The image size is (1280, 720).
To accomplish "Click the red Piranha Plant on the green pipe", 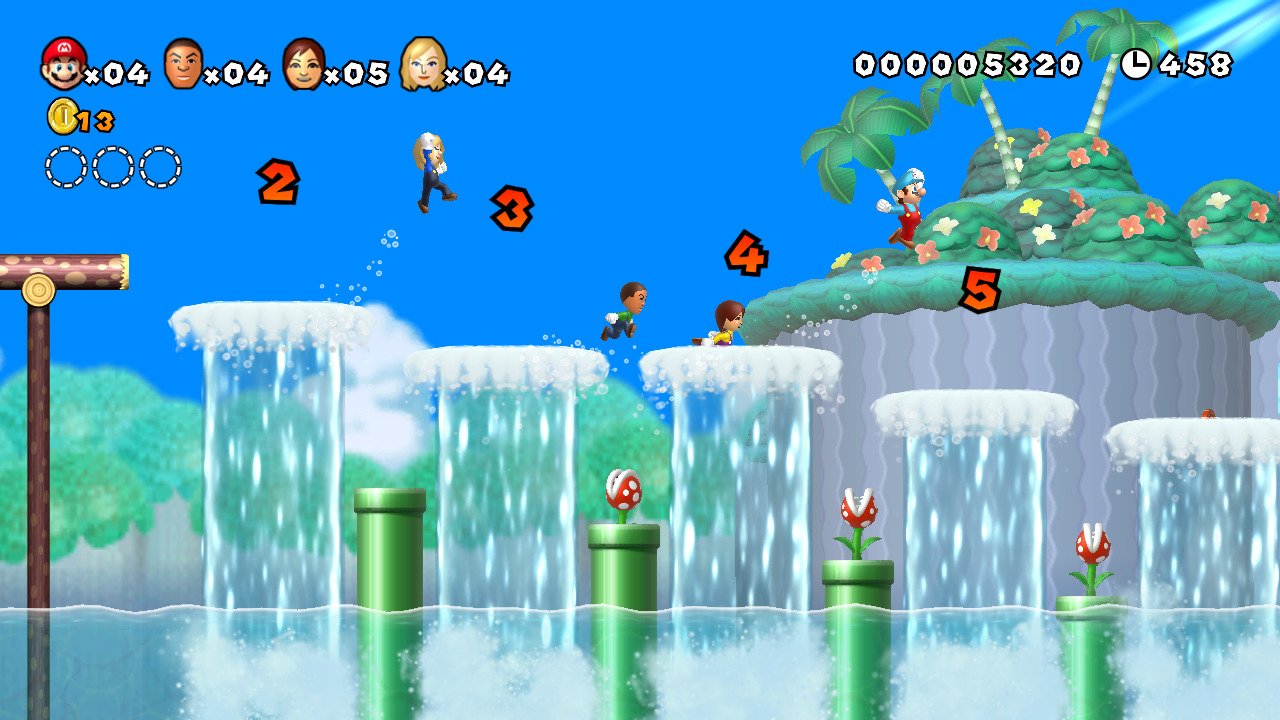I will coord(622,490).
